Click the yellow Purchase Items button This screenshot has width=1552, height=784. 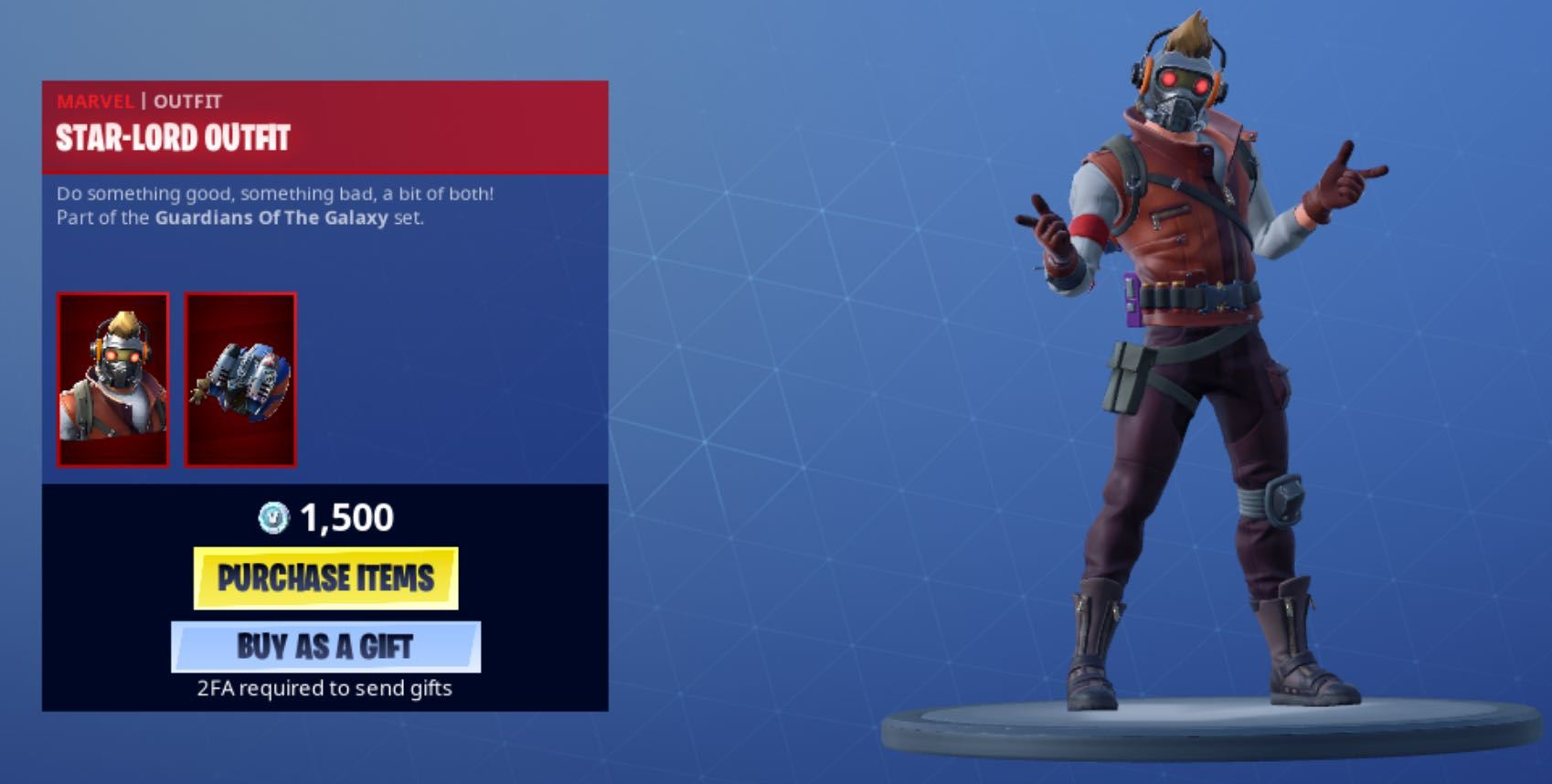point(325,577)
